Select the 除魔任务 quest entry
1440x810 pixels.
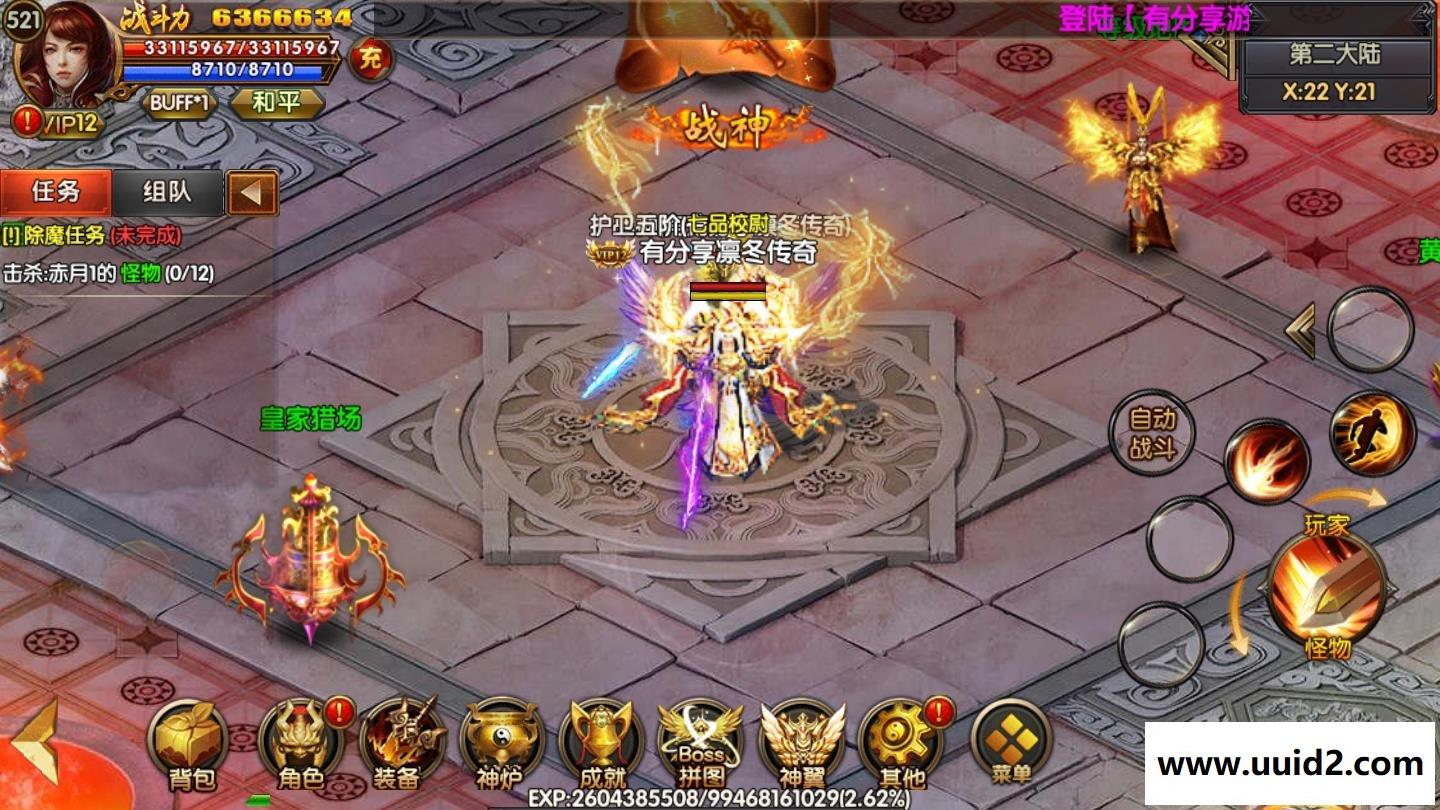point(92,236)
